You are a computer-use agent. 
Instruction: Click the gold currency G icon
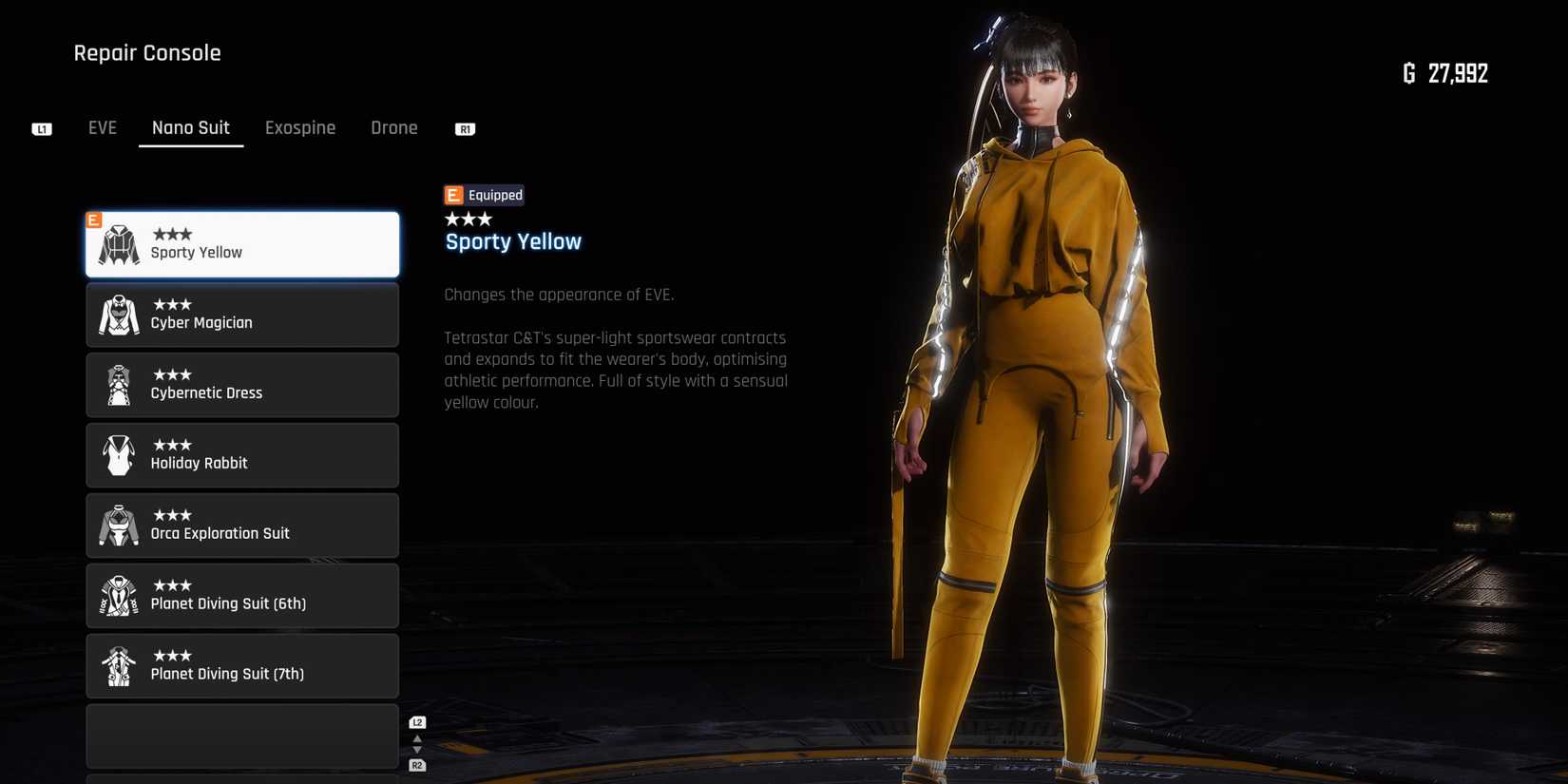(x=1408, y=72)
